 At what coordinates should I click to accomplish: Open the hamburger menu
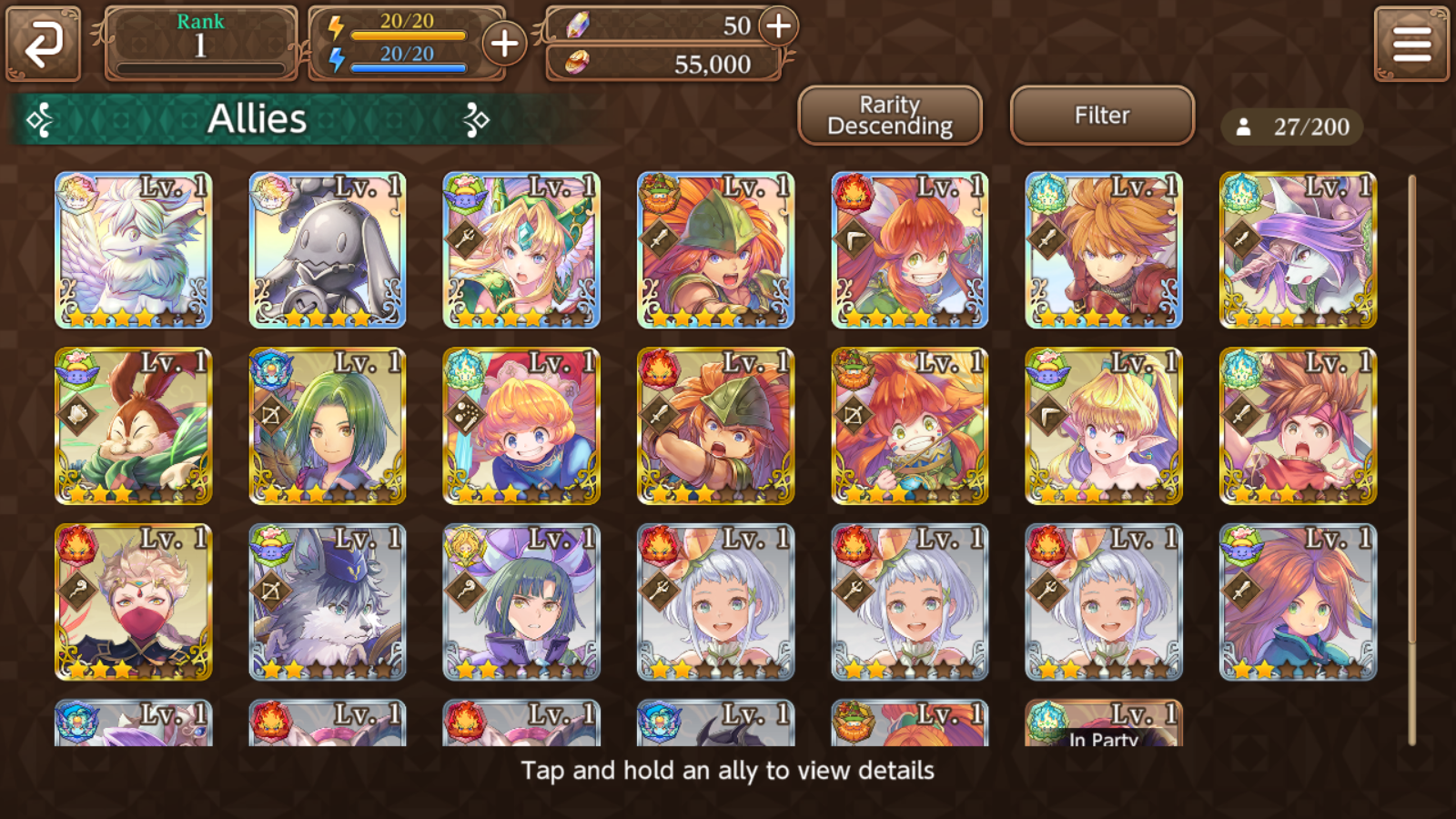click(1412, 42)
